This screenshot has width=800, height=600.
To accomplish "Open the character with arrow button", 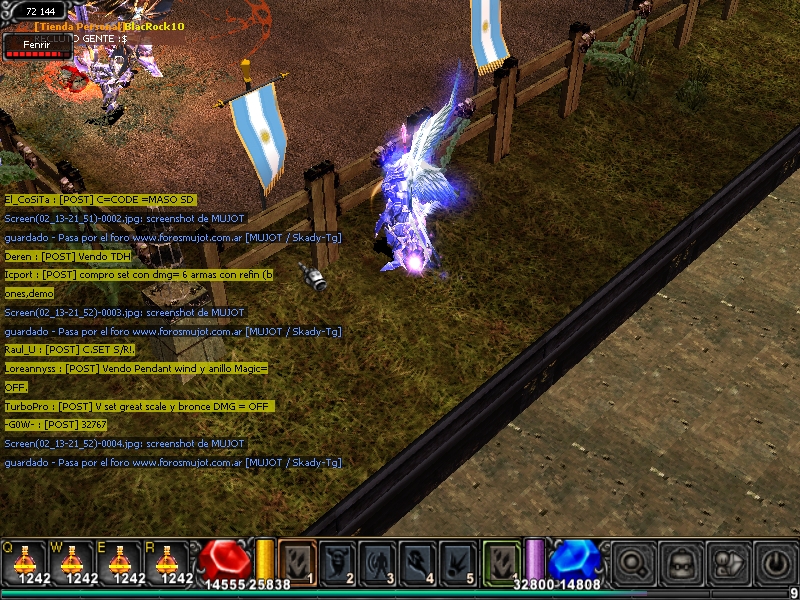I will tap(728, 562).
